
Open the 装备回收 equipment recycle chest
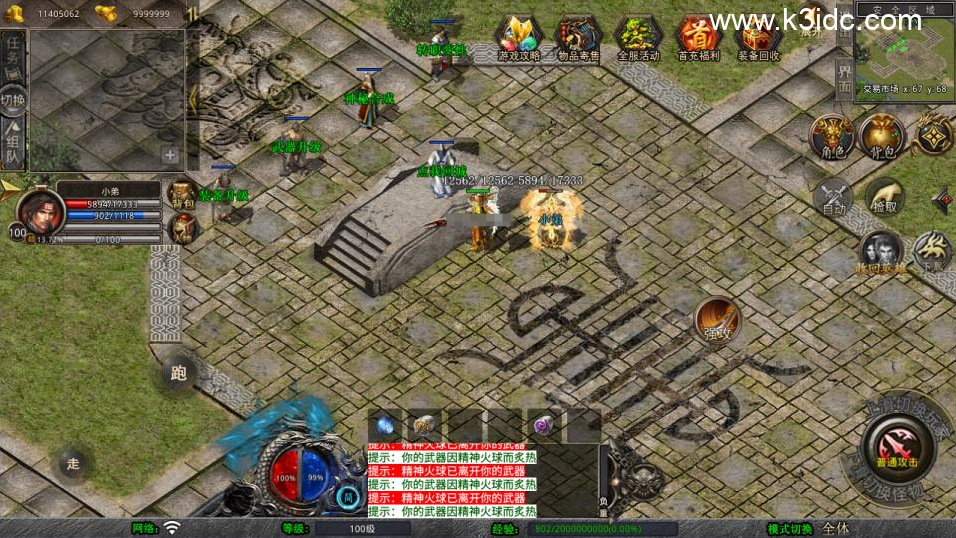pos(756,38)
